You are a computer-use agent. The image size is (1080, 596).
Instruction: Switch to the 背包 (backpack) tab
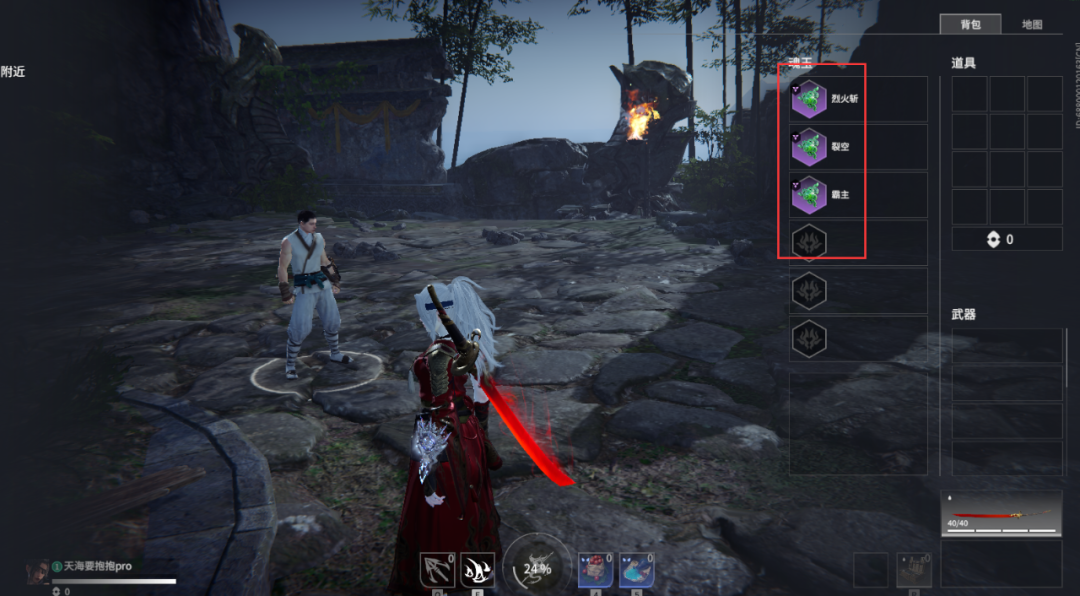[x=970, y=24]
